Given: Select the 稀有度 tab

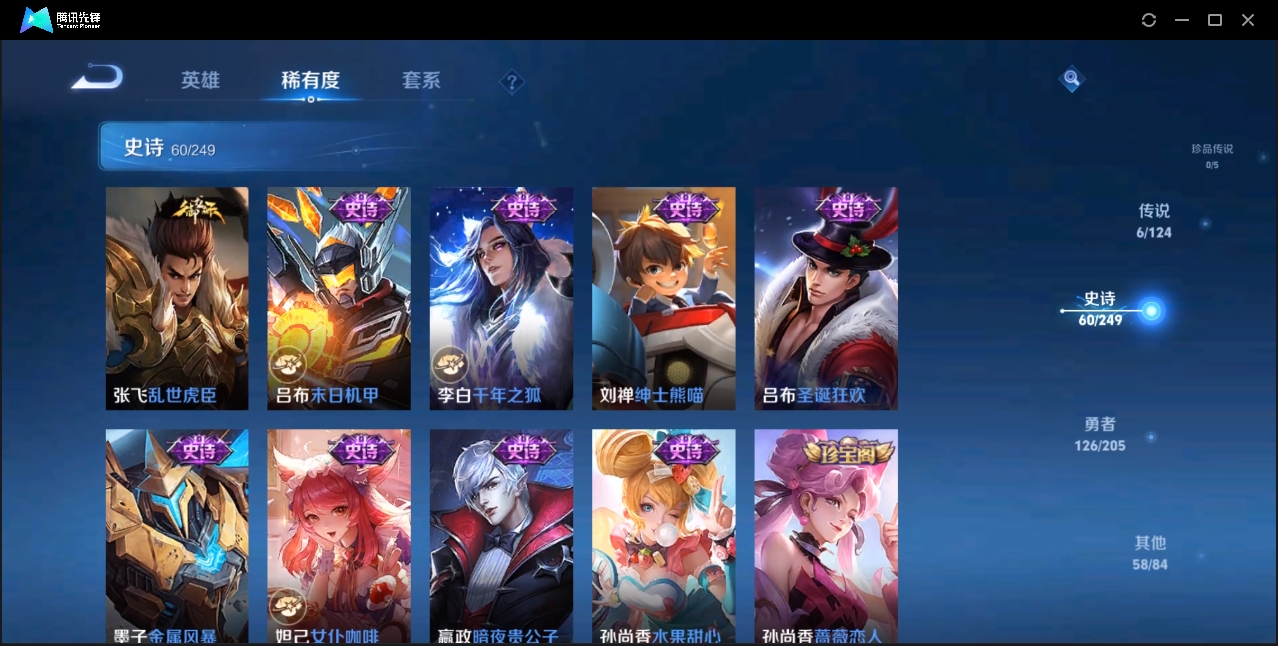Looking at the screenshot, I should (310, 80).
